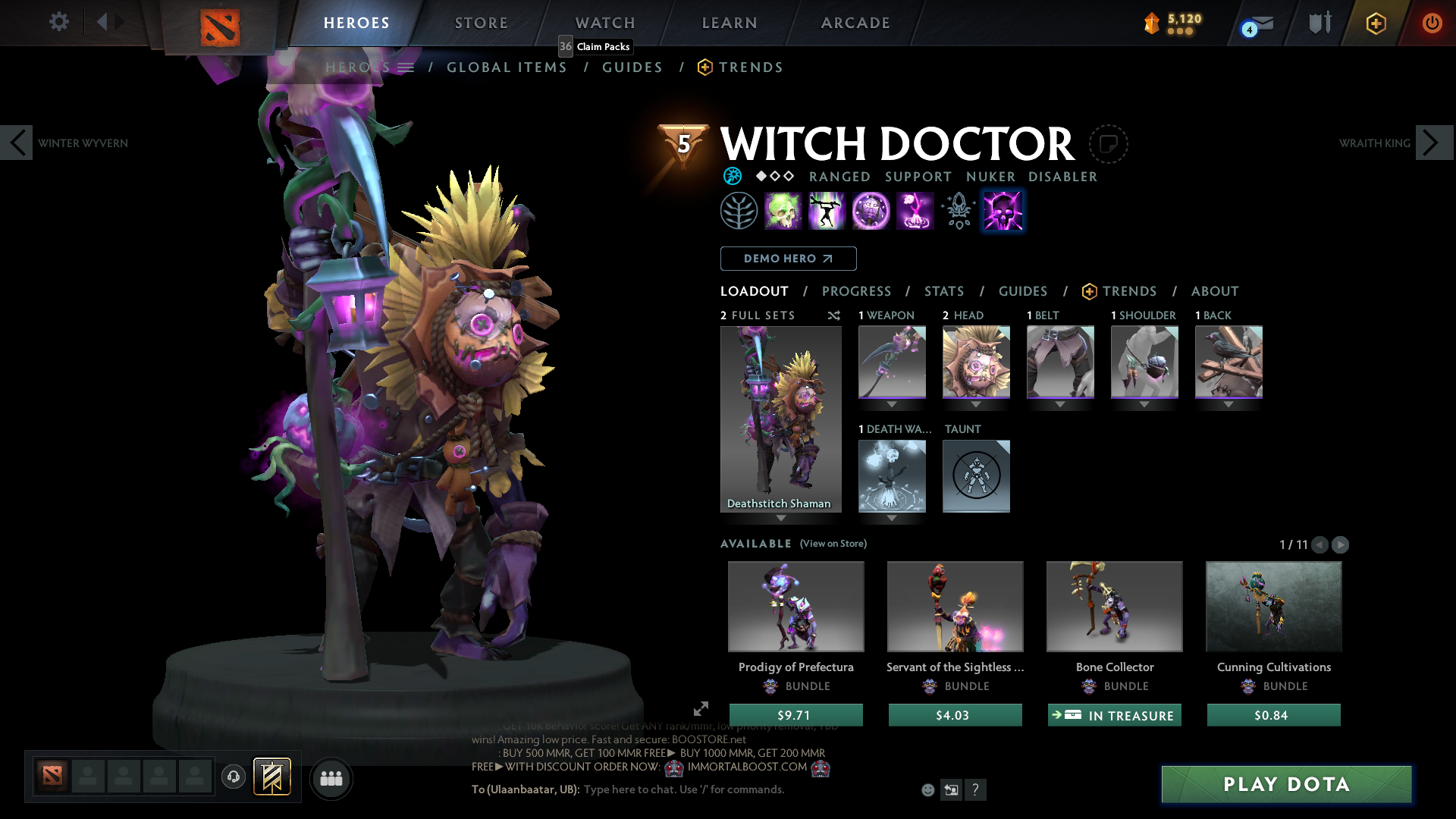The image size is (1456, 819).
Task: Advance to the next page of available sets
Action: (x=1341, y=544)
